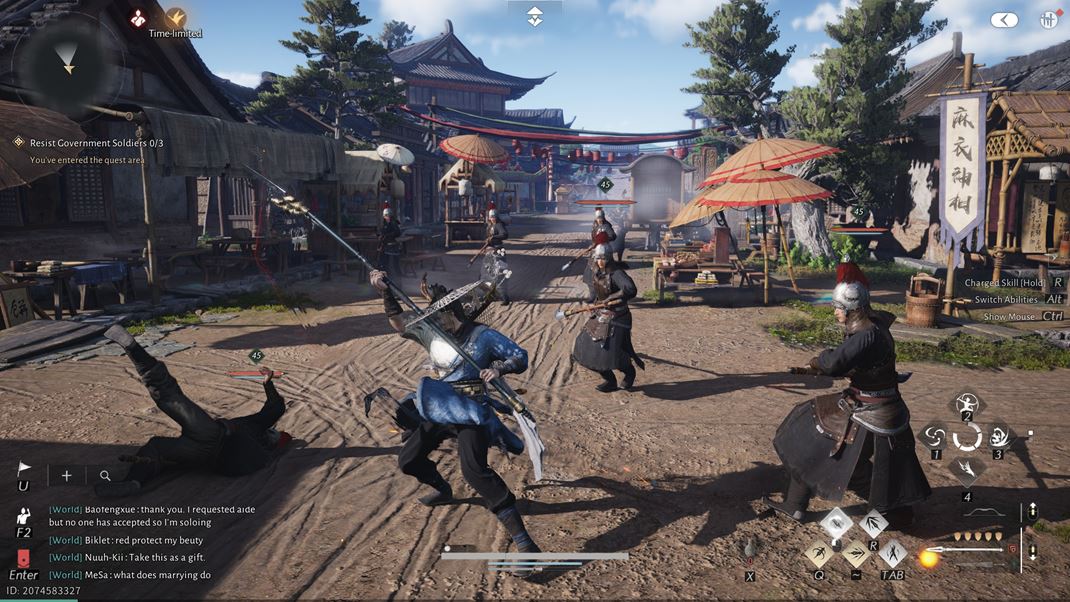Image resolution: width=1070 pixels, height=602 pixels.
Task: Trigger the whirlwind skill in slot 3
Action: pos(999,436)
